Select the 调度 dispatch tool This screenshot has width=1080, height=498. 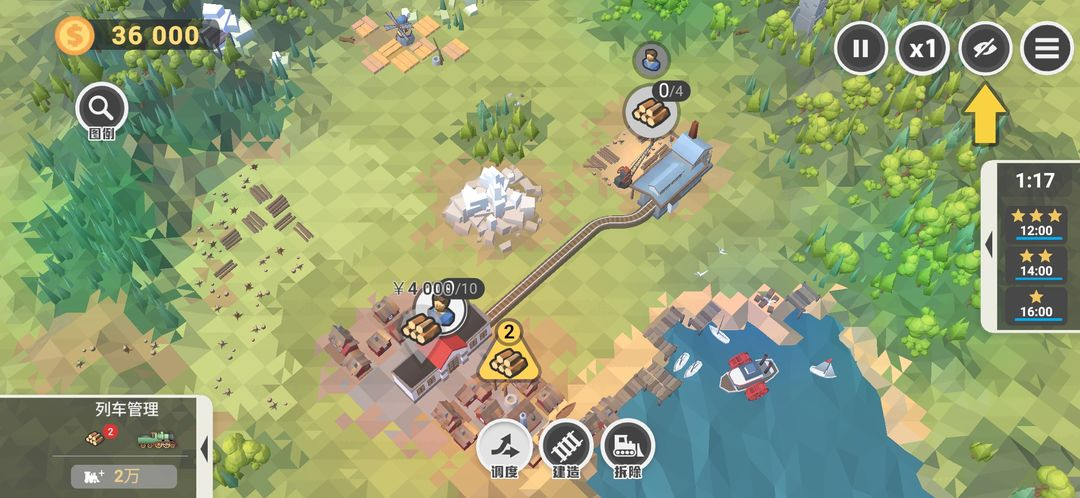[x=503, y=446]
